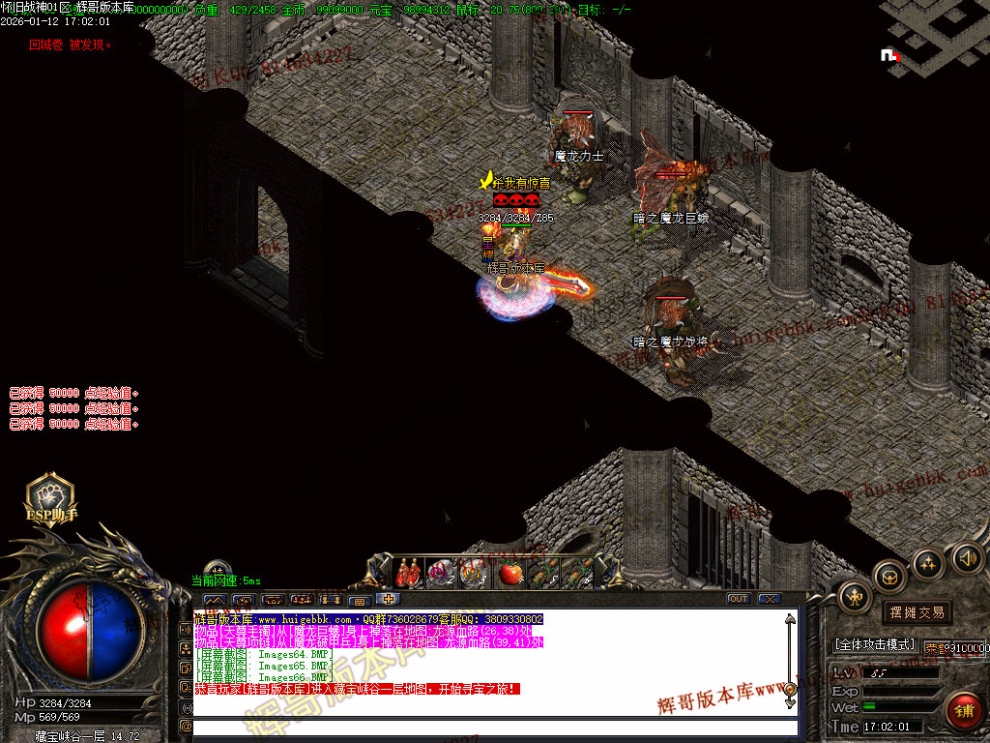Screen dimensions: 990x743
Task: Click the plus tab above chat window
Action: [388, 599]
